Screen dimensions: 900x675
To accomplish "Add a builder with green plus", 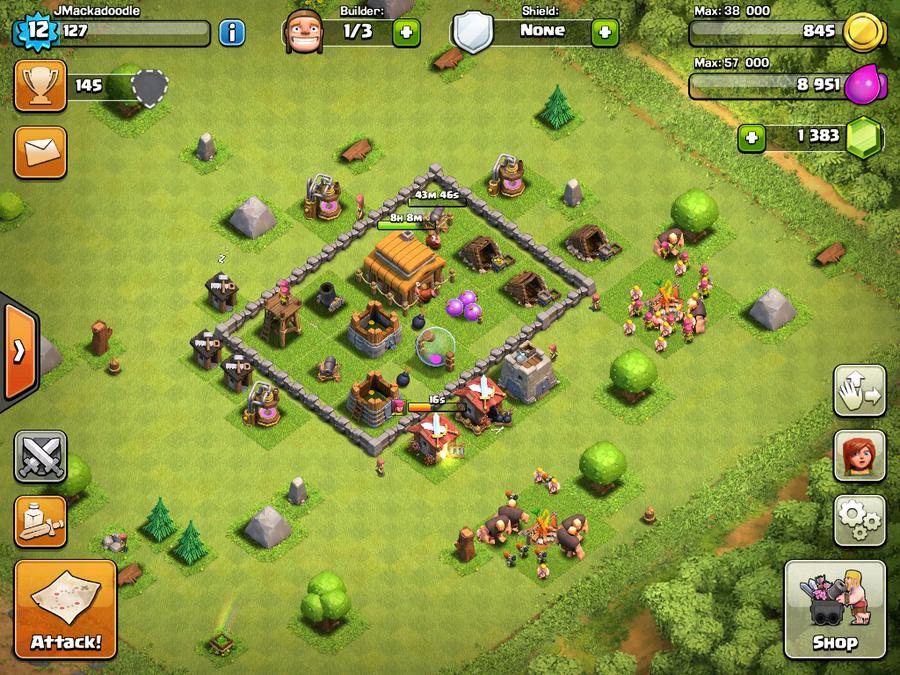I will pos(406,32).
